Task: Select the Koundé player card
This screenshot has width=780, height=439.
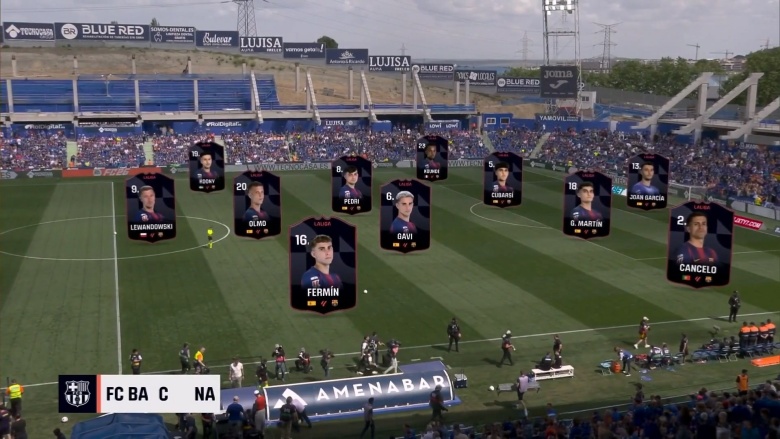Action: click(432, 159)
